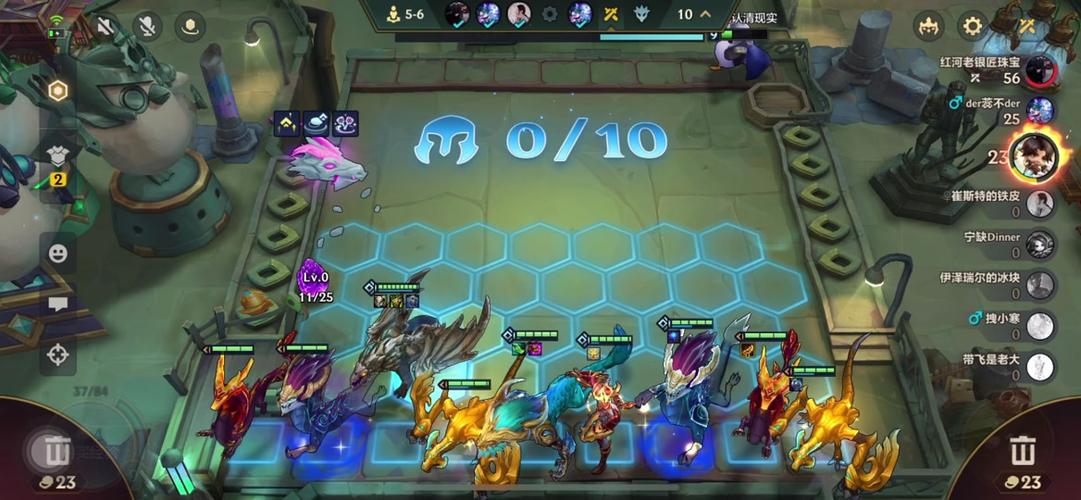Image resolution: width=1081 pixels, height=500 pixels.
Task: View player 红河老银匠珠宝 with 56 health
Action: 1040,70
